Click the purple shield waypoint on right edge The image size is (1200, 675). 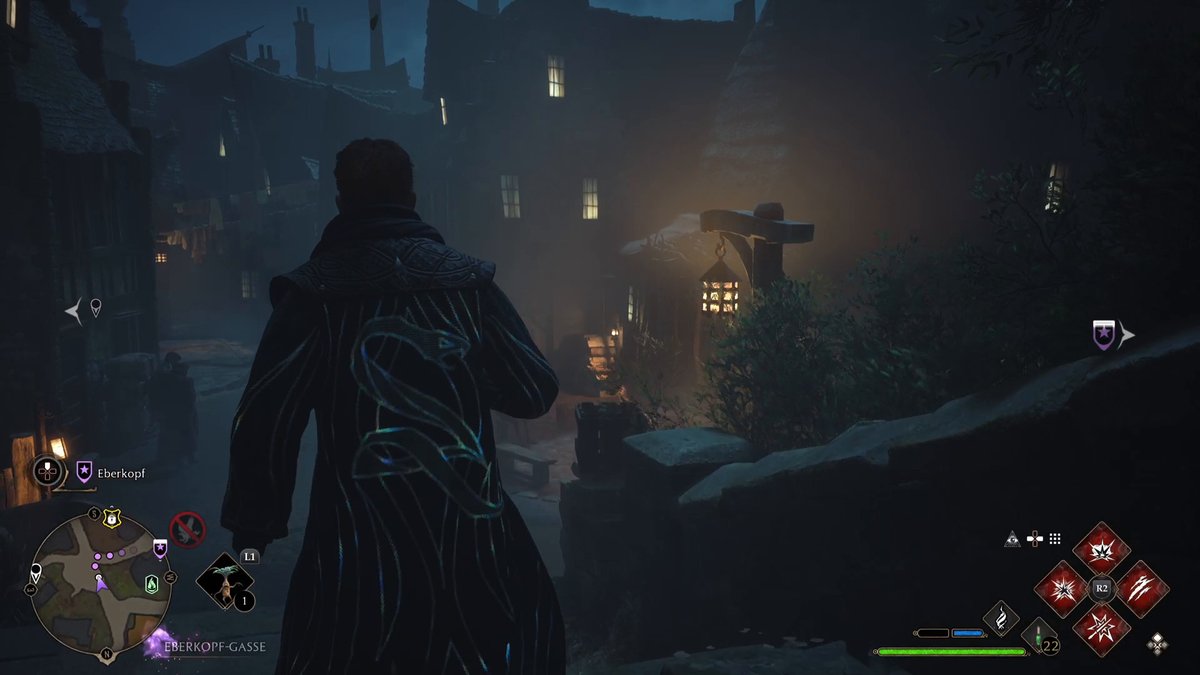(1103, 335)
